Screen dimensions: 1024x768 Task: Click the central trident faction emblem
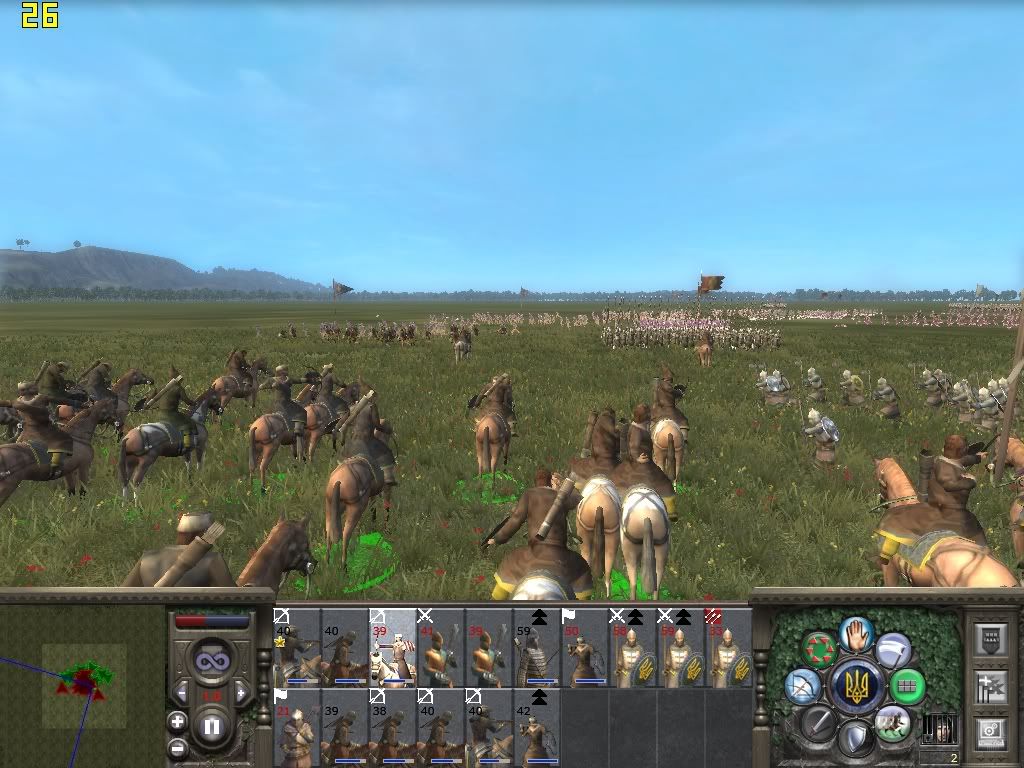(x=856, y=686)
